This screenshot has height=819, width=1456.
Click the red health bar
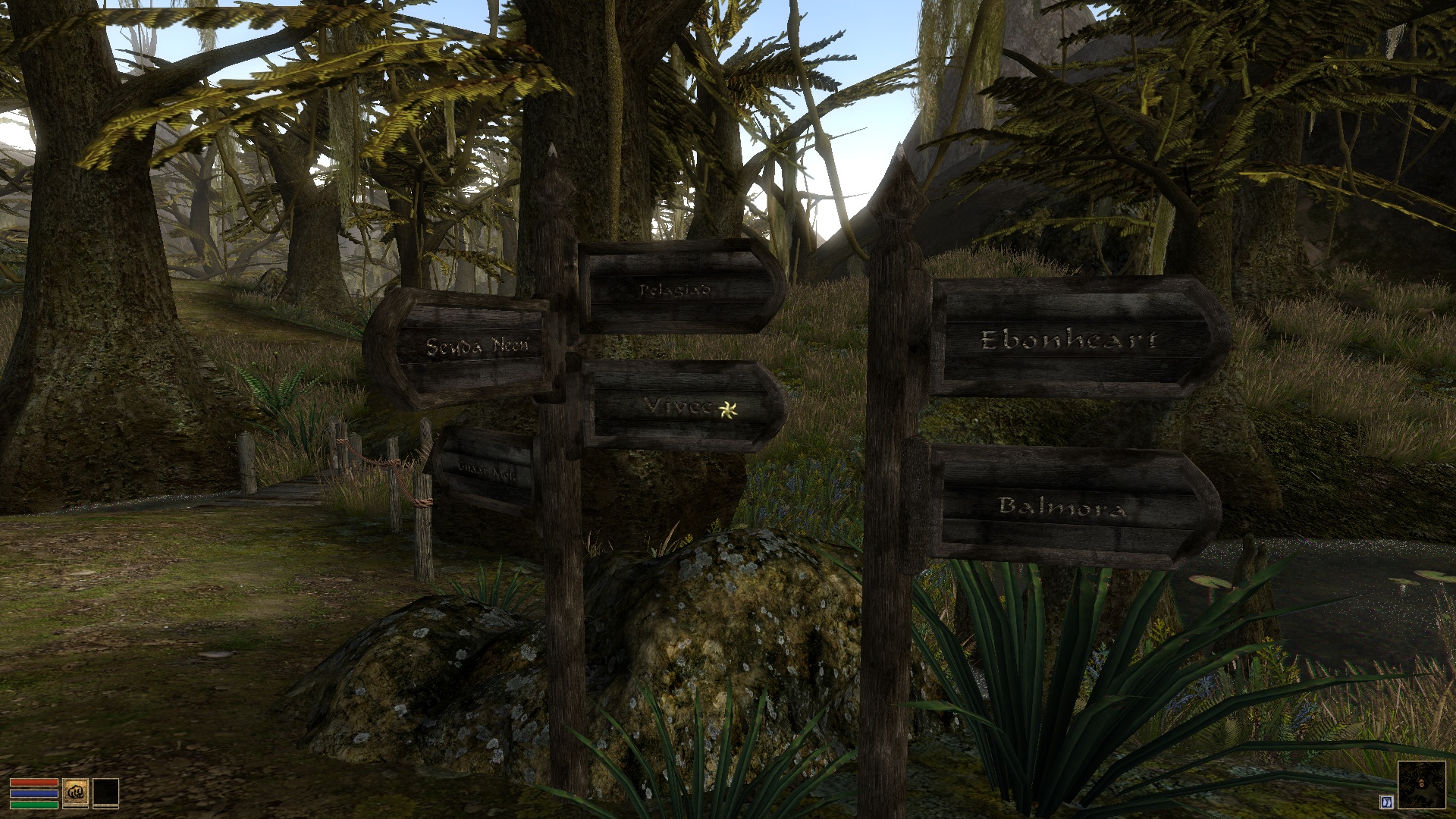coord(34,782)
